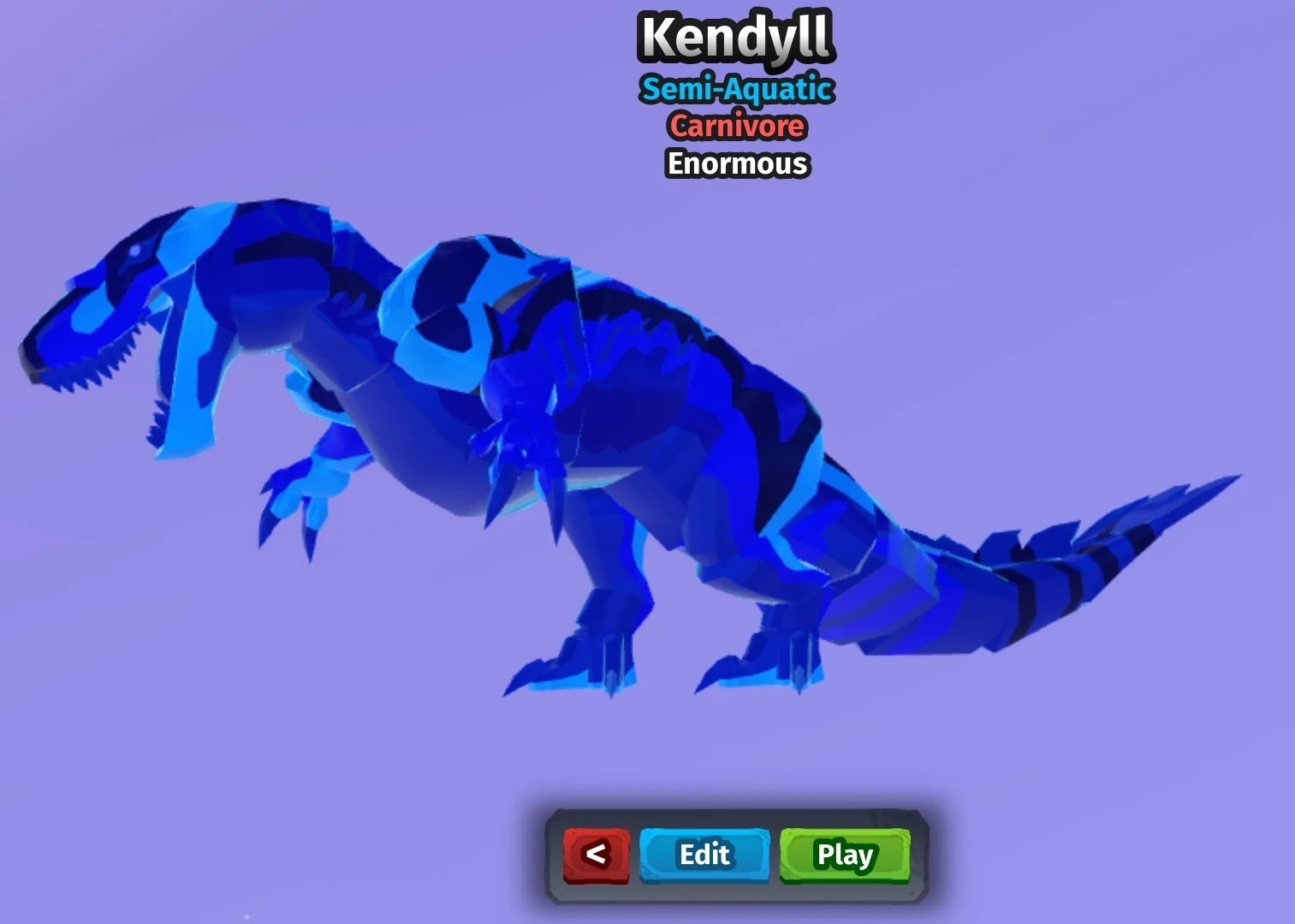Select the dinosaur's eye
Screen dimensions: 1295x924
point(137,248)
